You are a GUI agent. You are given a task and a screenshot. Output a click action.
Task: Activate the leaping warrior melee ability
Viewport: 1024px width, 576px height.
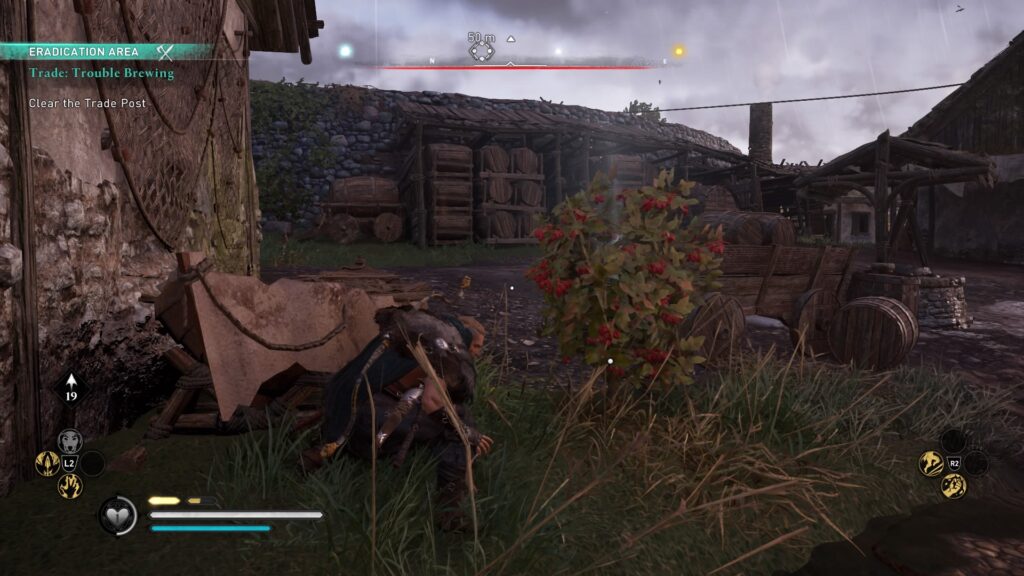pos(931,463)
